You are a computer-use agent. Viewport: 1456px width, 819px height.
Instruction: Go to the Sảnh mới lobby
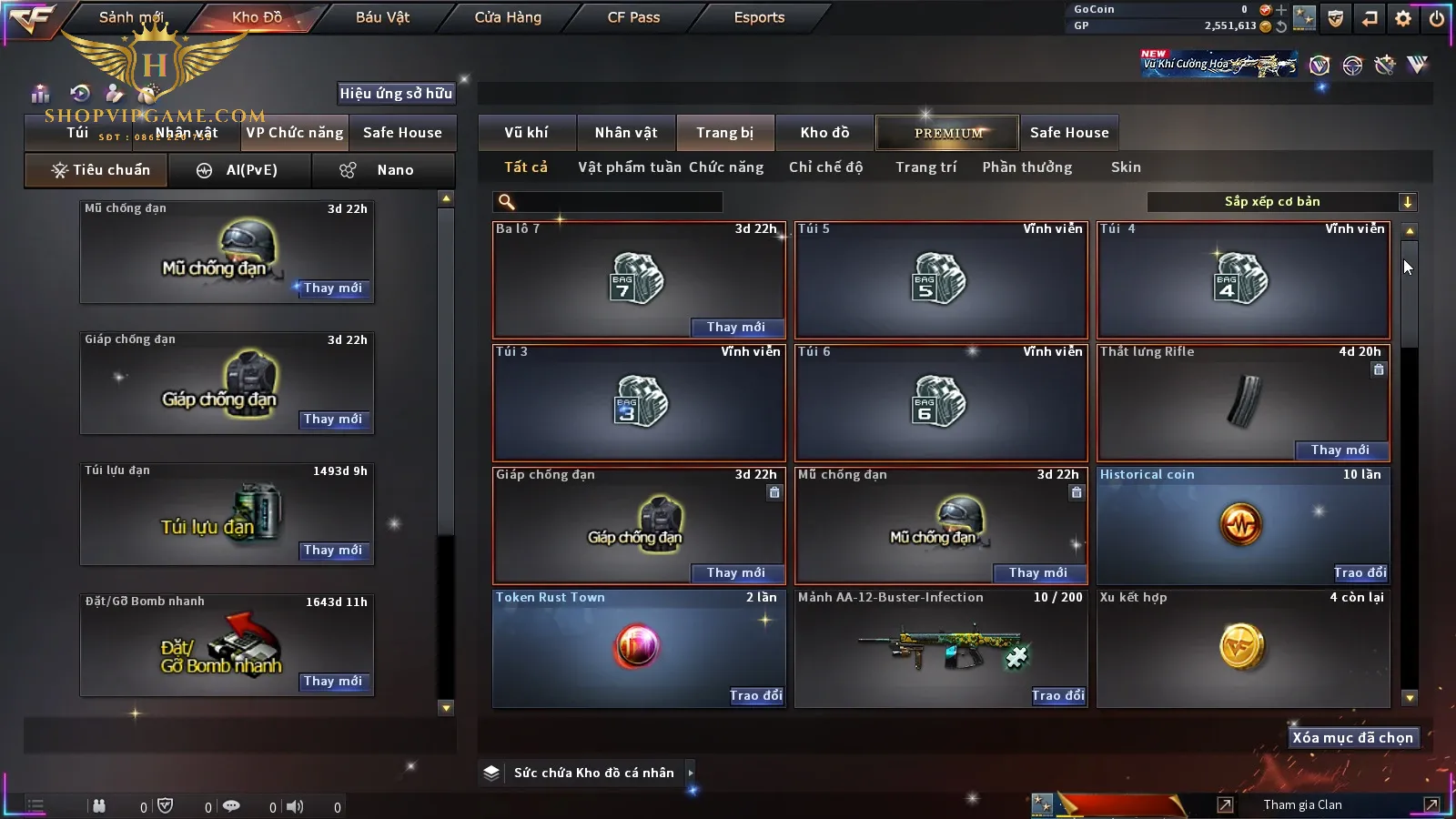pyautogui.click(x=131, y=17)
